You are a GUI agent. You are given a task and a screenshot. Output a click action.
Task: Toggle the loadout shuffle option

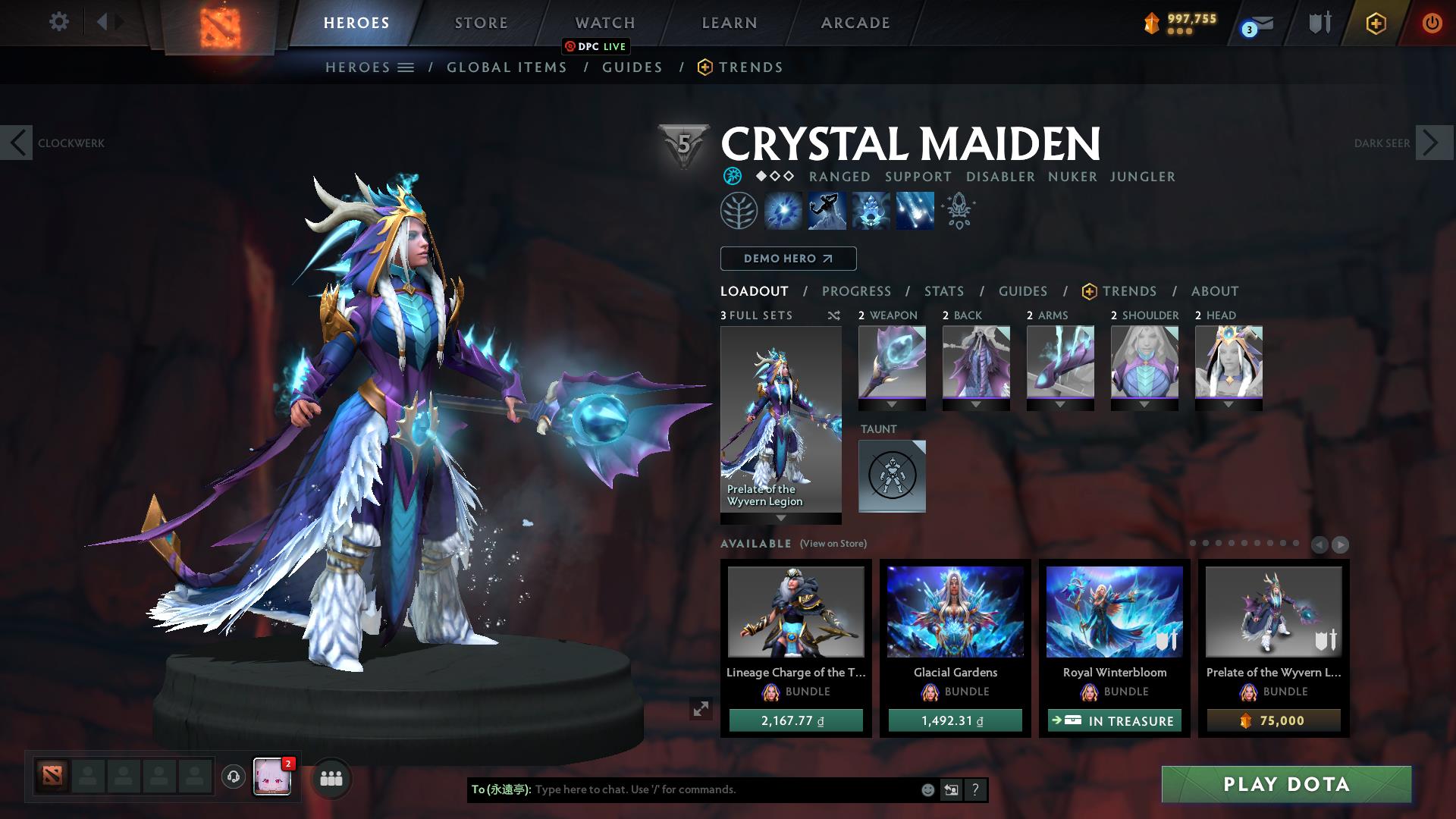point(834,315)
